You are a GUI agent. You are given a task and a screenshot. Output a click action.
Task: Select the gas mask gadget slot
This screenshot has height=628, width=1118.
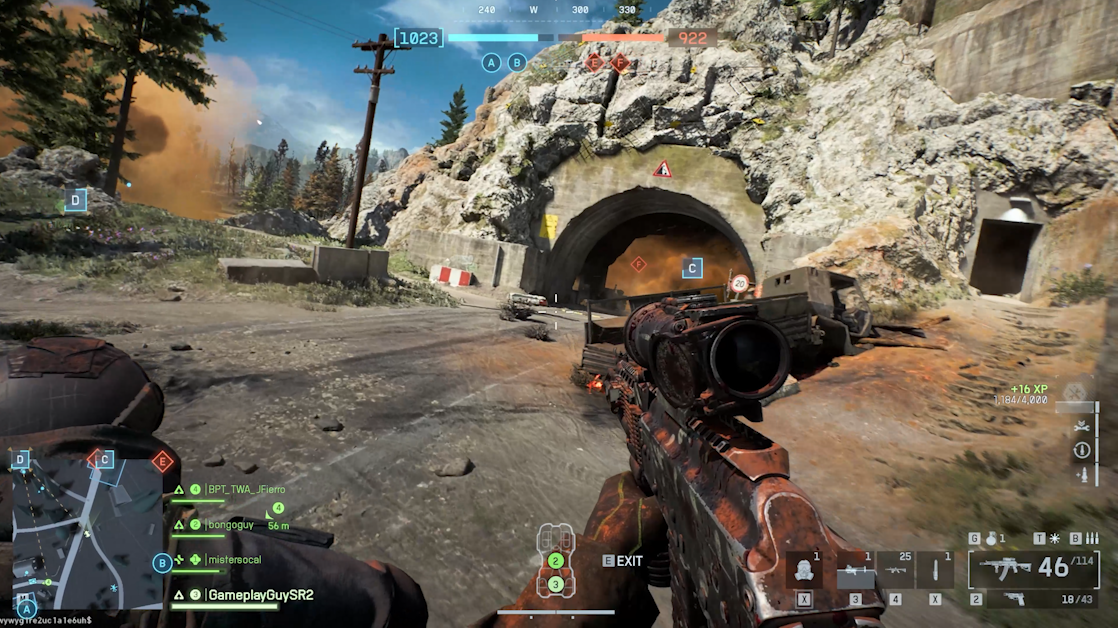pyautogui.click(x=804, y=571)
